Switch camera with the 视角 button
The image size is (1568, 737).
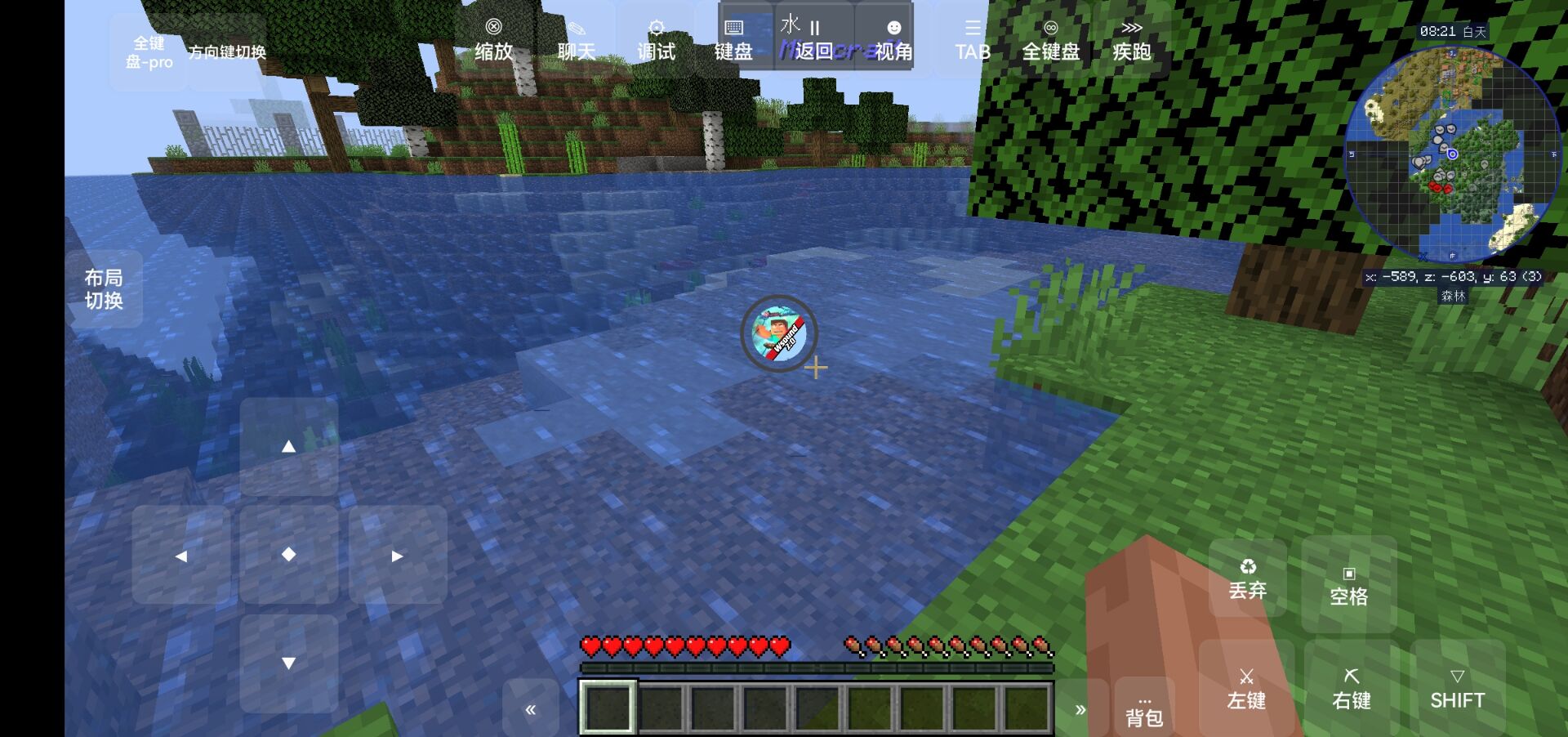893,40
